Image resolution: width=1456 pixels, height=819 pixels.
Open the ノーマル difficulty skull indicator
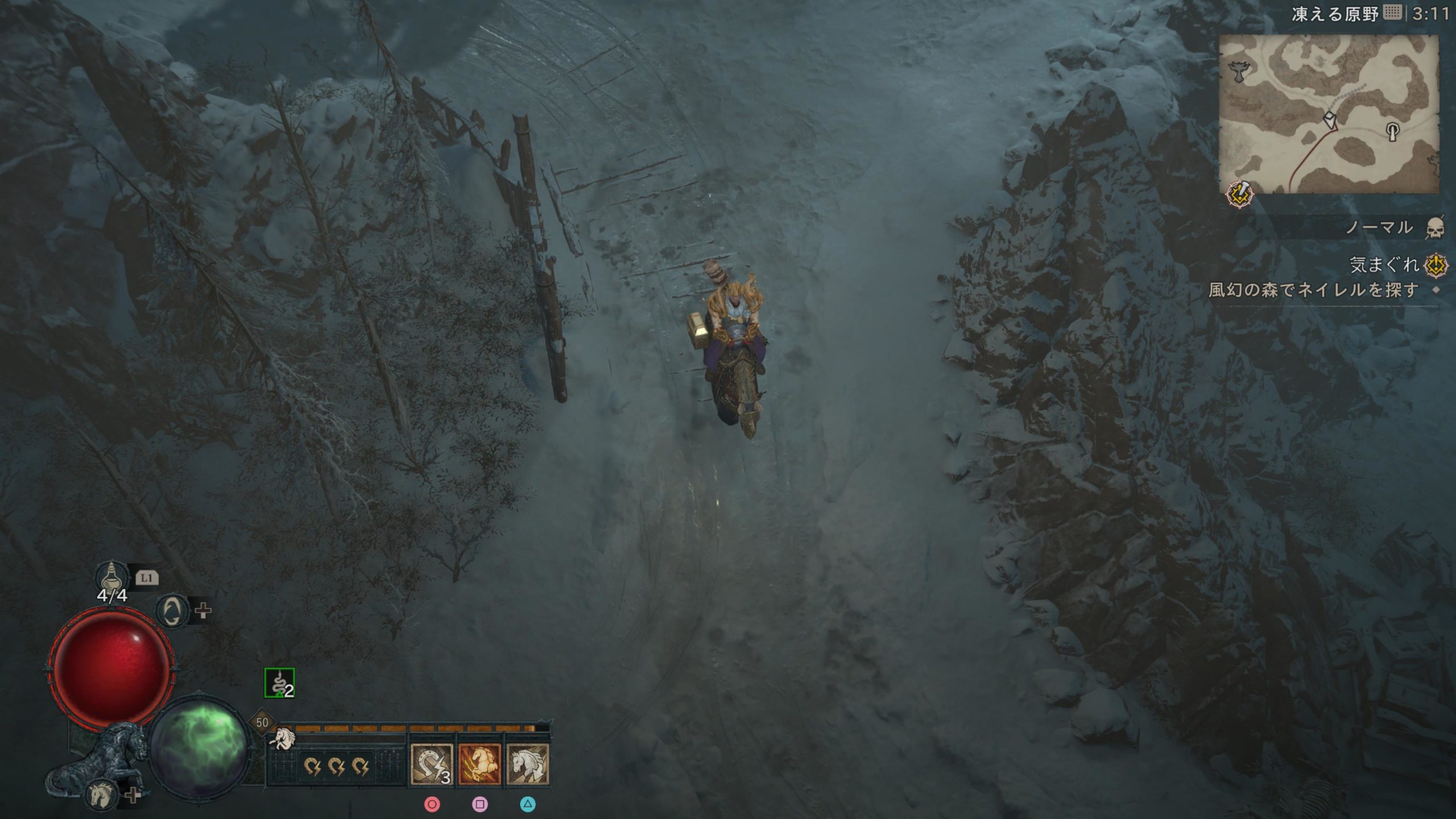point(1435,229)
